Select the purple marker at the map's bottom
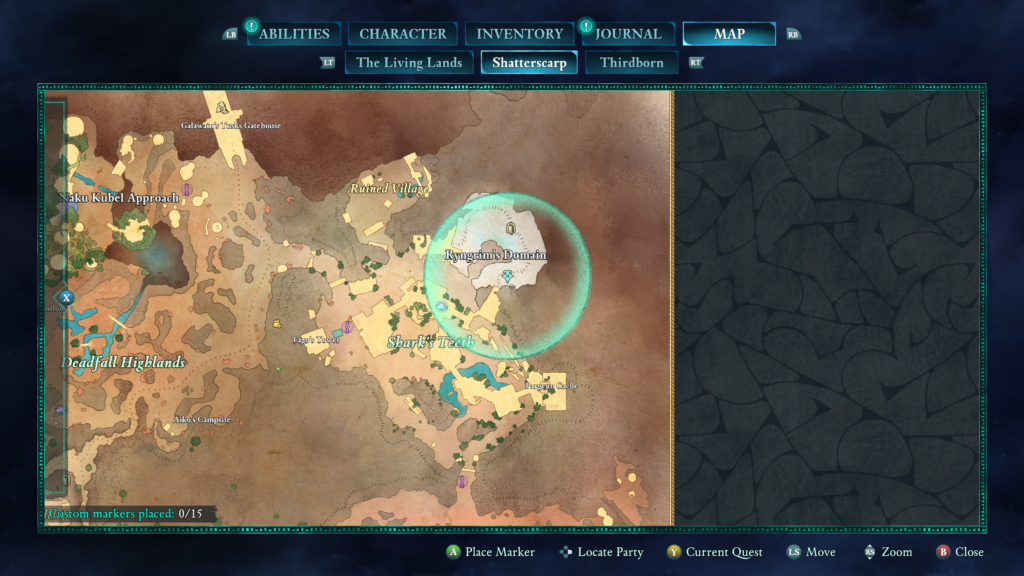Image resolution: width=1024 pixels, height=576 pixels. pyautogui.click(x=462, y=481)
